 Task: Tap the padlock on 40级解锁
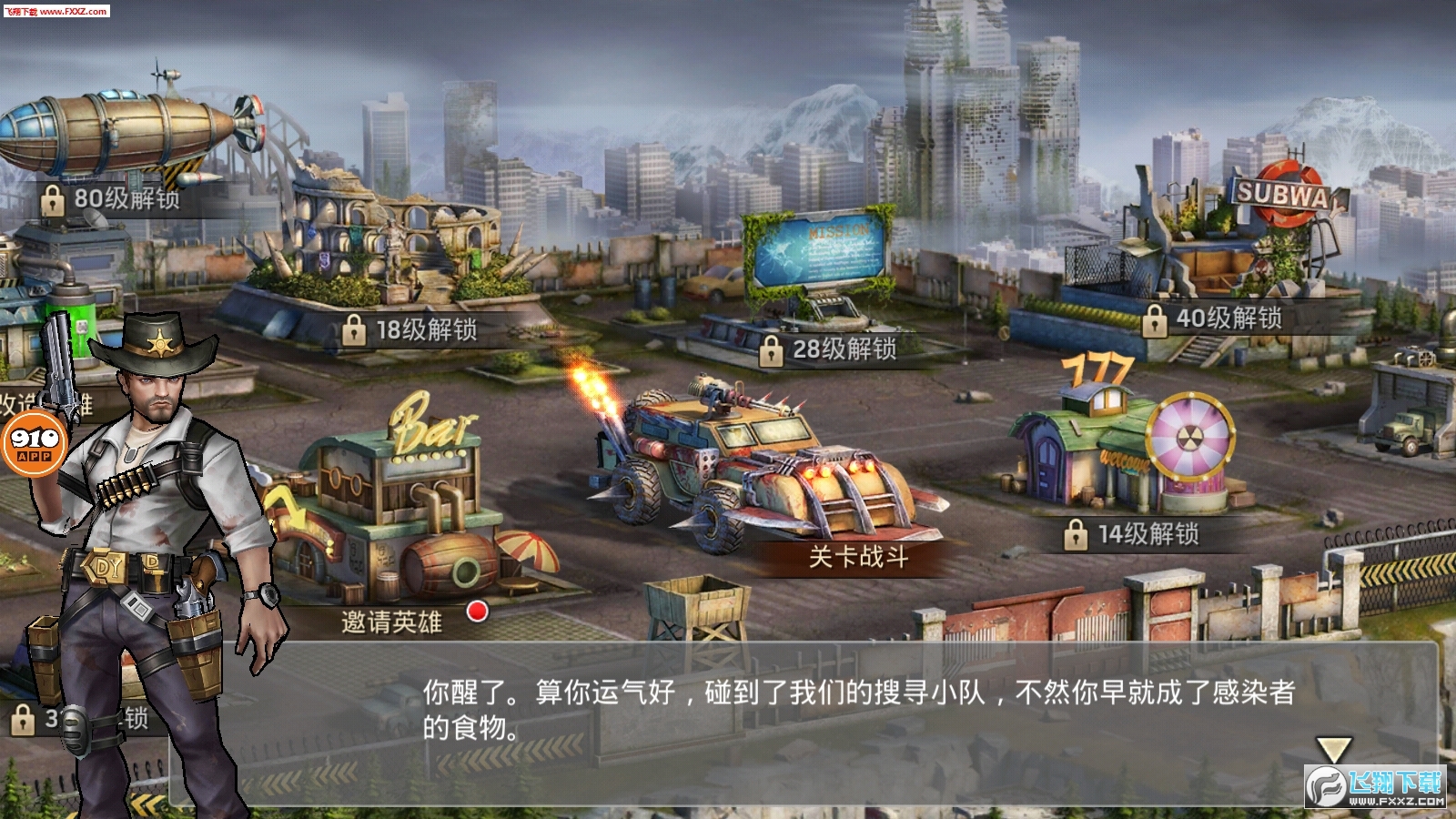[x=1156, y=320]
